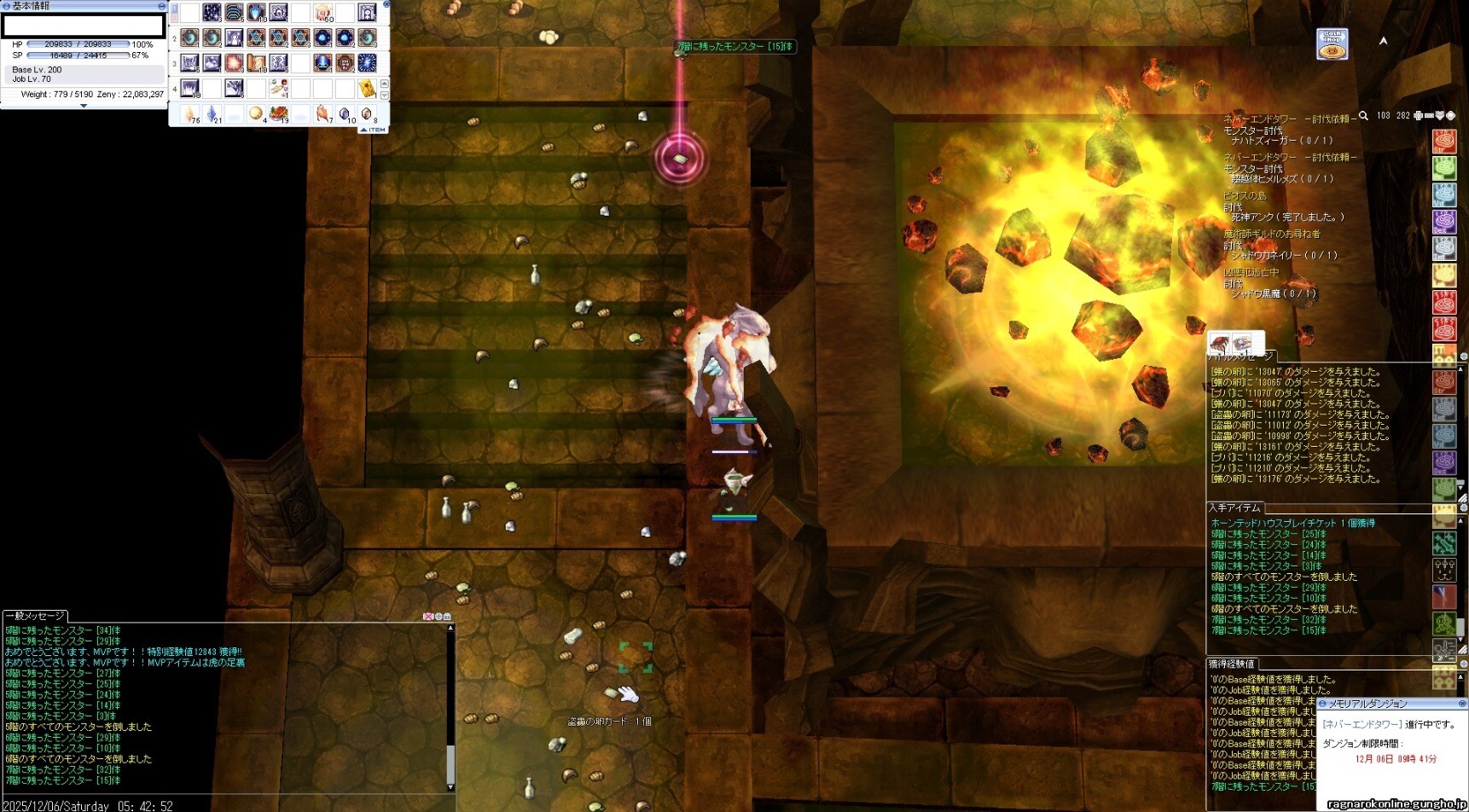Close the skill hotbar window

[386, 4]
